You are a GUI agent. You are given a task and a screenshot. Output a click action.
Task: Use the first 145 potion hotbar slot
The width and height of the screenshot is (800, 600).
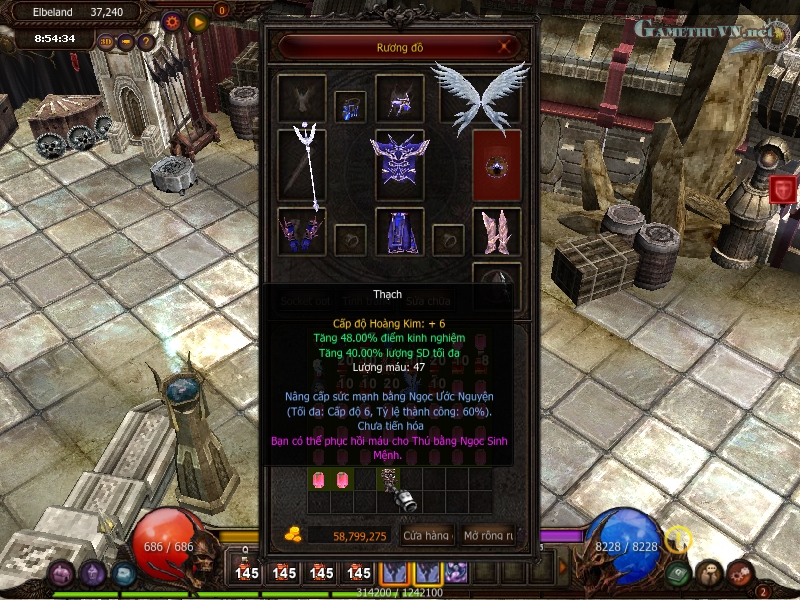[247, 573]
